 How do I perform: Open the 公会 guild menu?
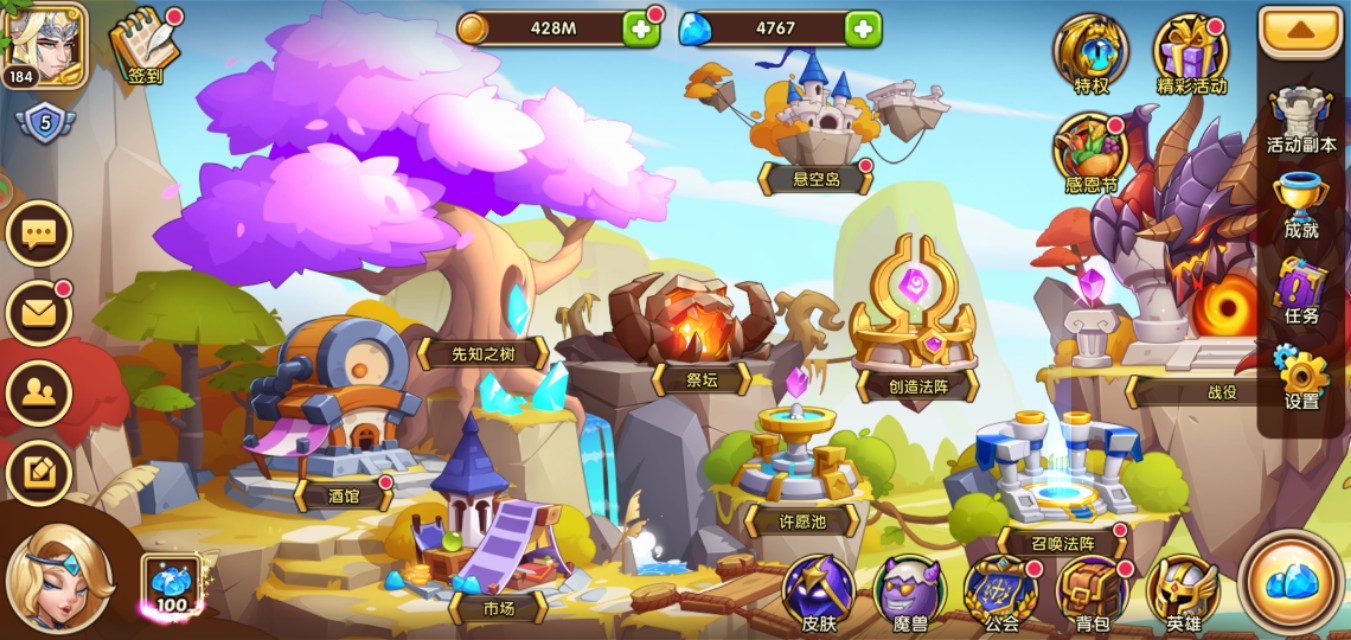tap(1001, 592)
